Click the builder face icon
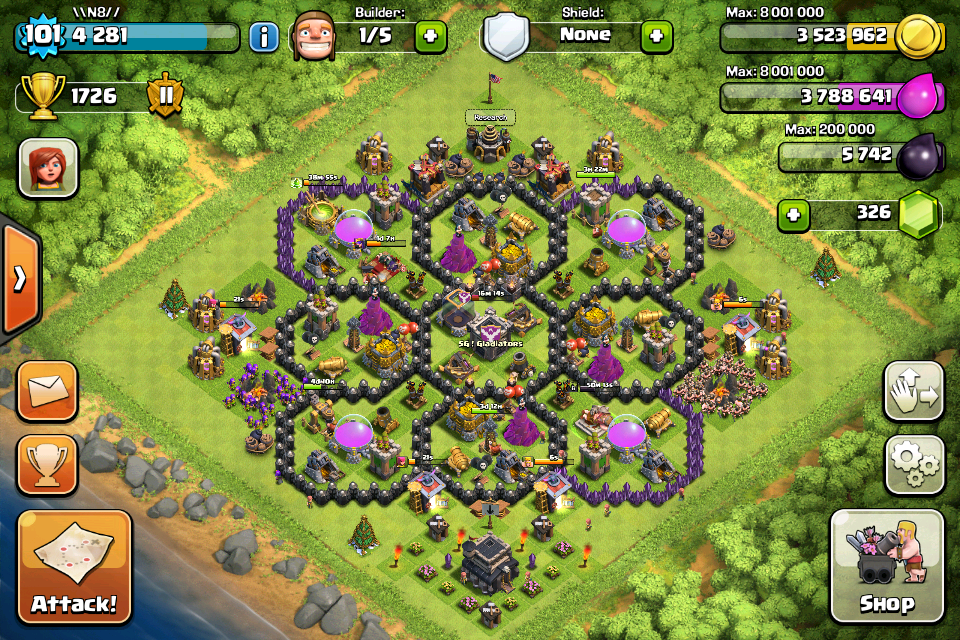Image resolution: width=960 pixels, height=640 pixels. pyautogui.click(x=320, y=37)
